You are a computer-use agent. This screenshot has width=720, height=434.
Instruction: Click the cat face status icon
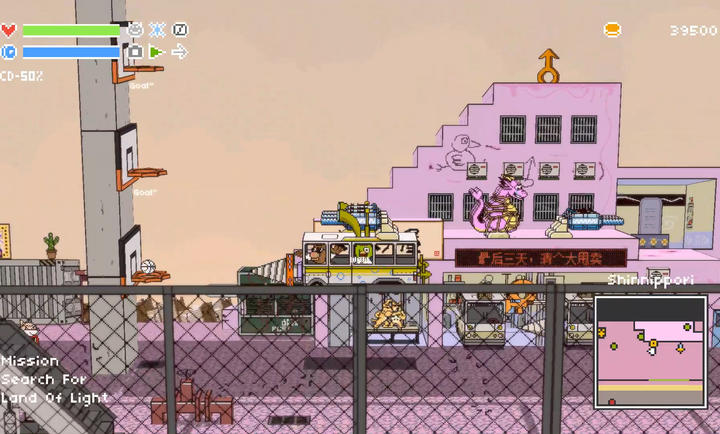pos(135,30)
